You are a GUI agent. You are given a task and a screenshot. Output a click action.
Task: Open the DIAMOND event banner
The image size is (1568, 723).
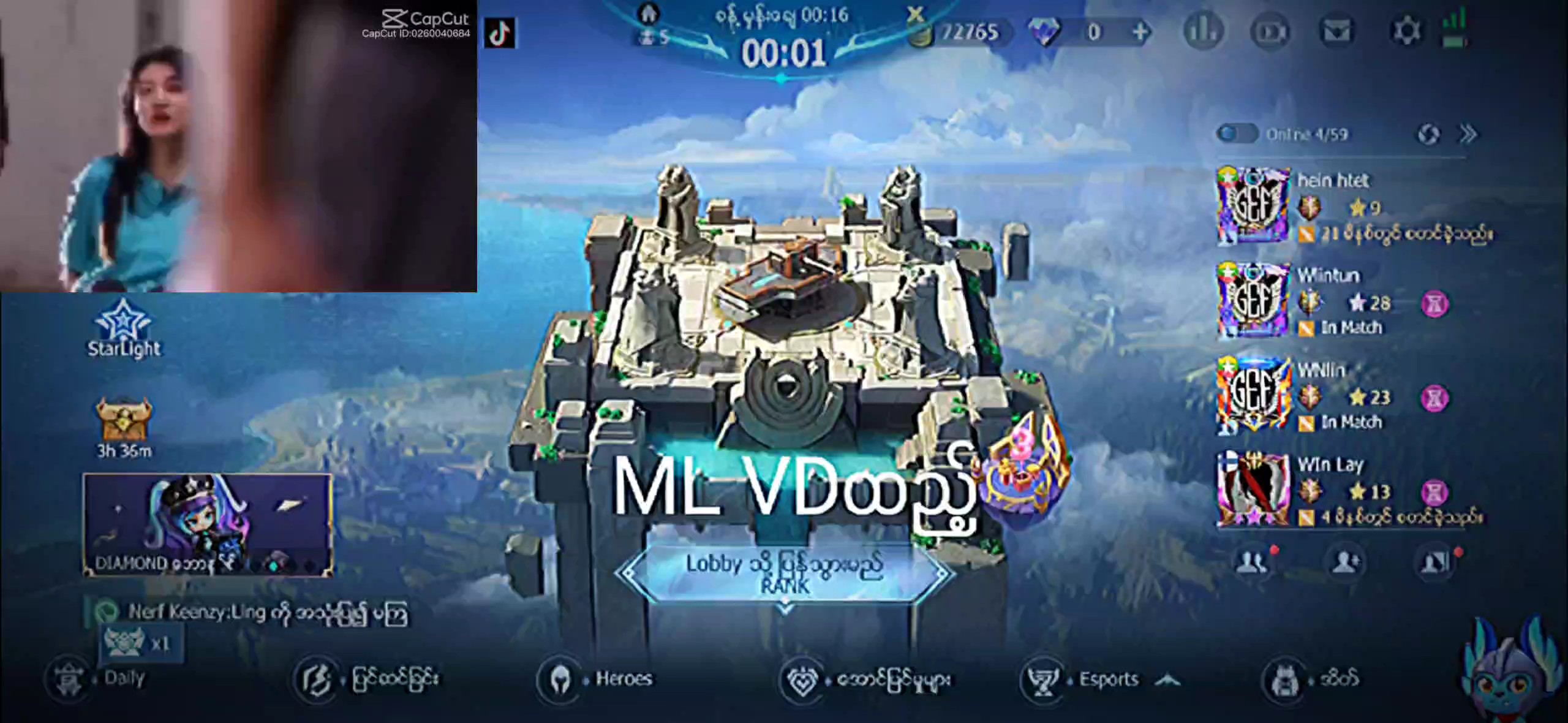208,525
